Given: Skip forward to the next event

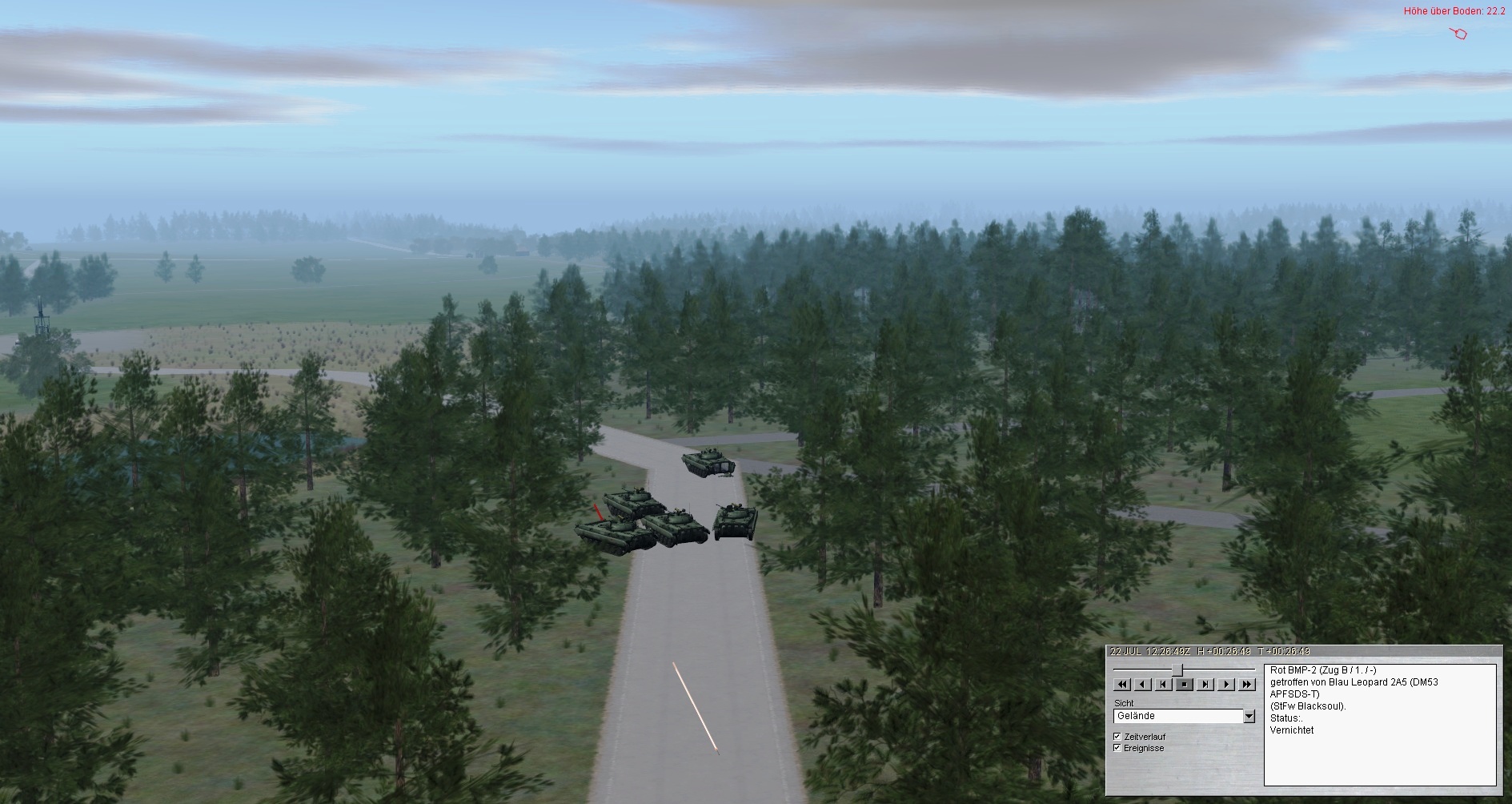Looking at the screenshot, I should pyautogui.click(x=1205, y=684).
